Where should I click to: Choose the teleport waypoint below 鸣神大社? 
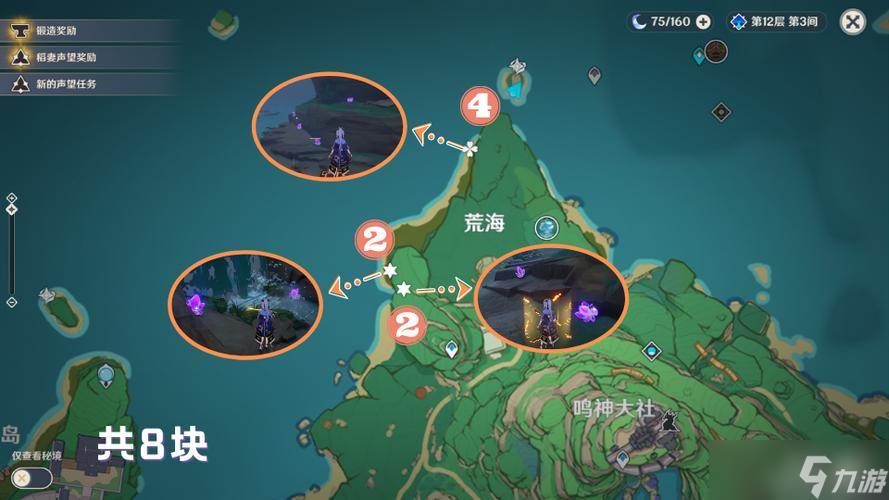622,459
